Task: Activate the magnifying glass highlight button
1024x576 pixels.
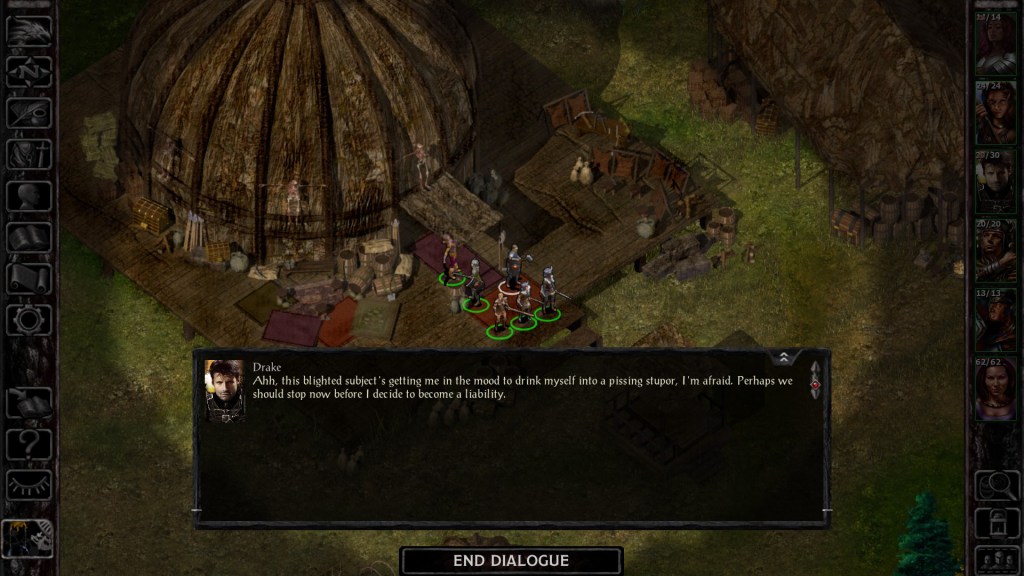Action: (997, 485)
